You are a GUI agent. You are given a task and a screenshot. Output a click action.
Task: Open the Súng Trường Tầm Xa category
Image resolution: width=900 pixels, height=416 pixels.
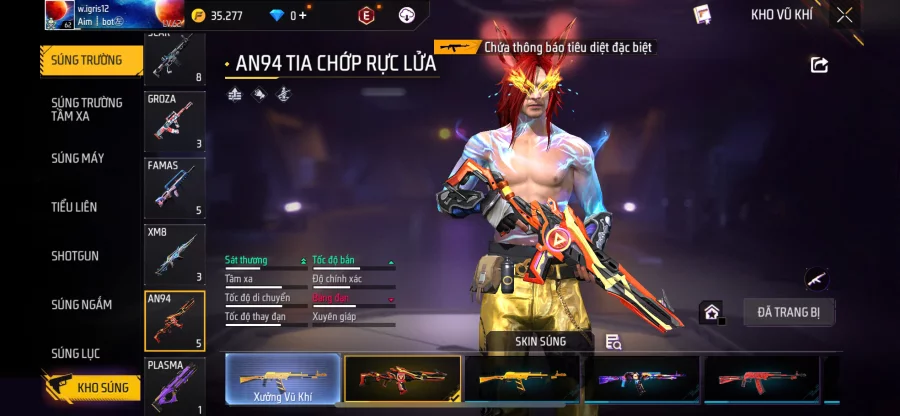point(87,109)
